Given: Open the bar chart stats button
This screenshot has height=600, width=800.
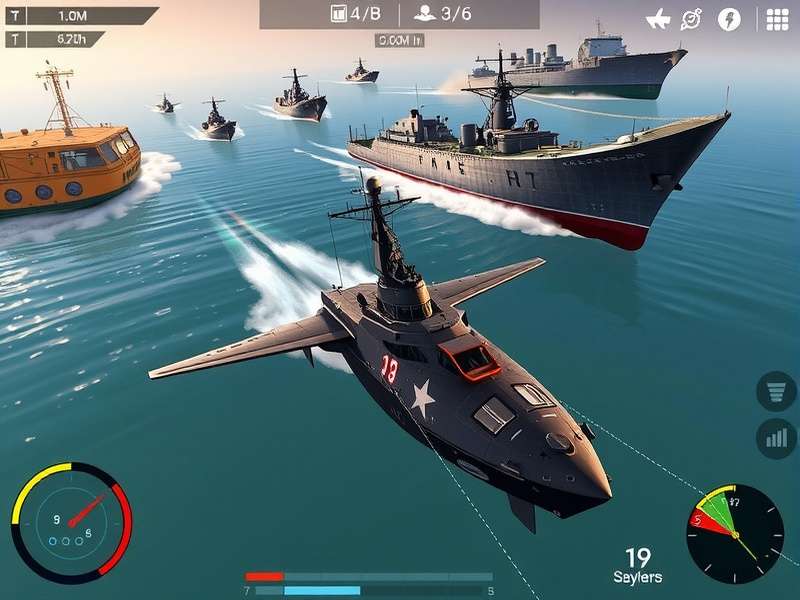Looking at the screenshot, I should point(776,438).
